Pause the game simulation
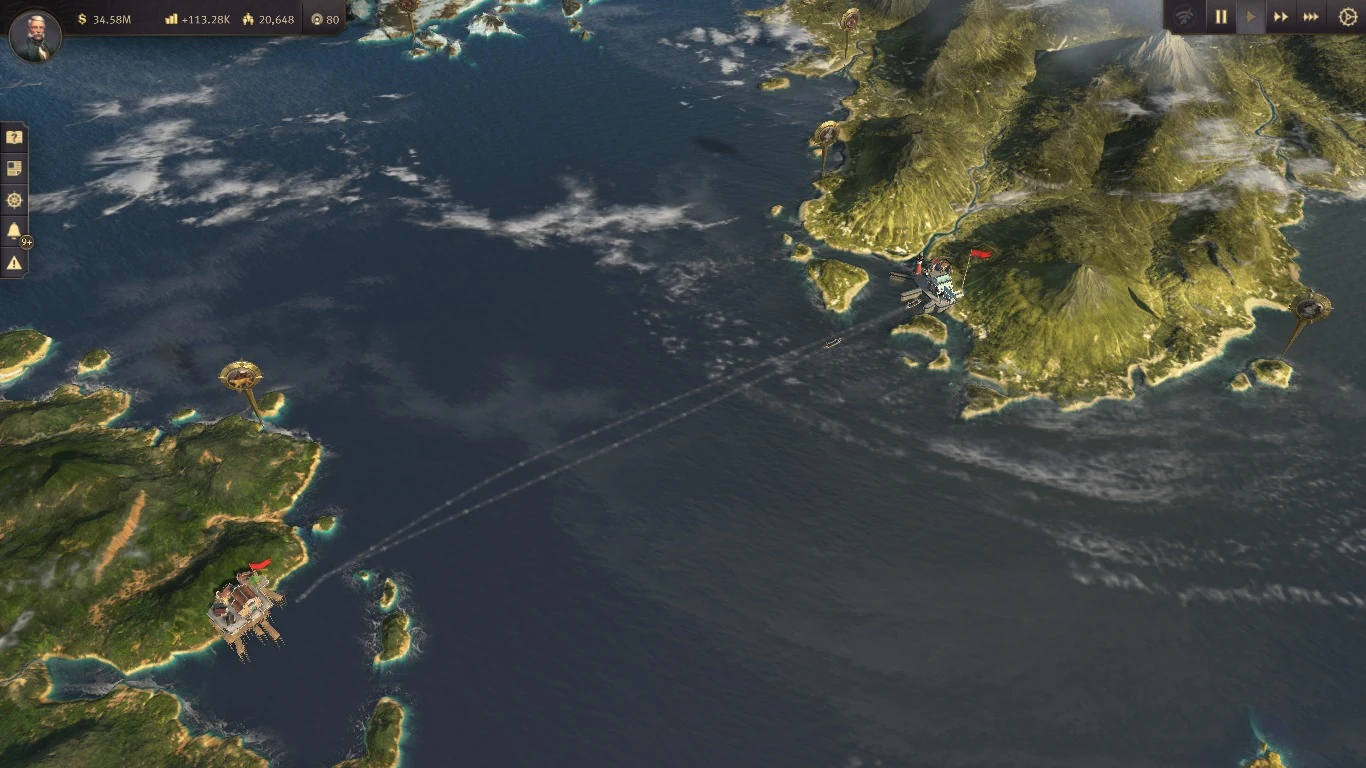Screen dimensions: 1366x768 click(x=1220, y=16)
